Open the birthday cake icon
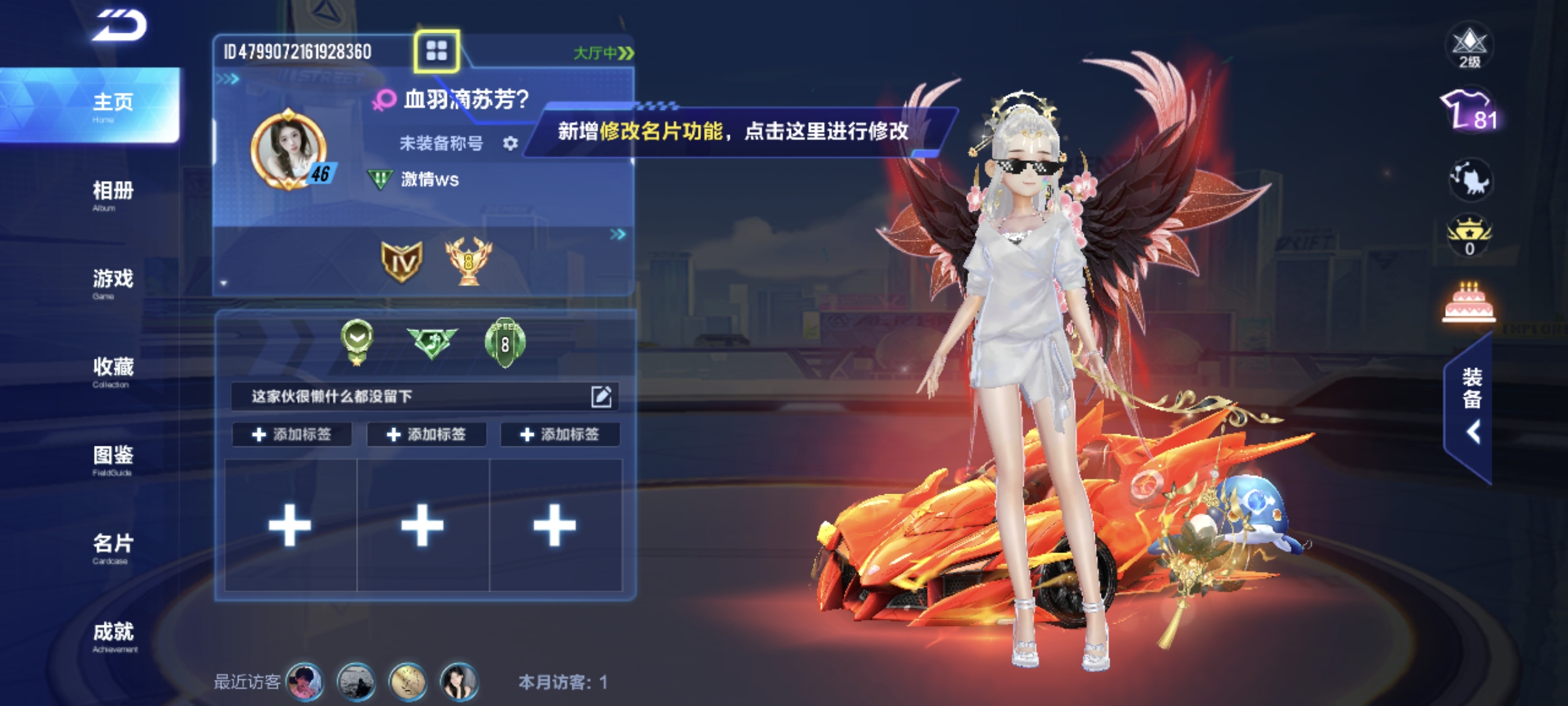This screenshot has height=706, width=1568. (1468, 303)
